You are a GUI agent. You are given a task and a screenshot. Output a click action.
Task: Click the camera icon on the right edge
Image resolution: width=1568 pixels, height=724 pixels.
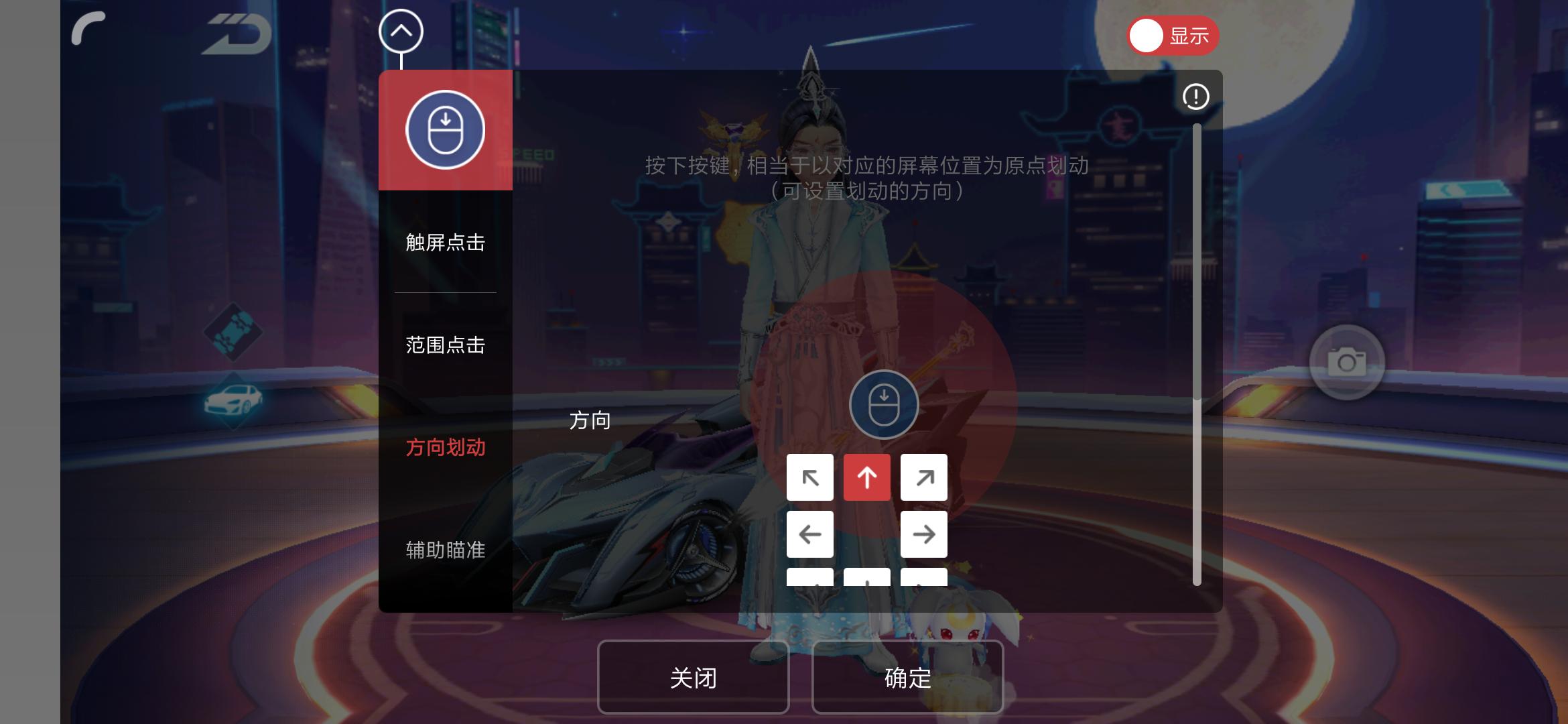(1348, 363)
